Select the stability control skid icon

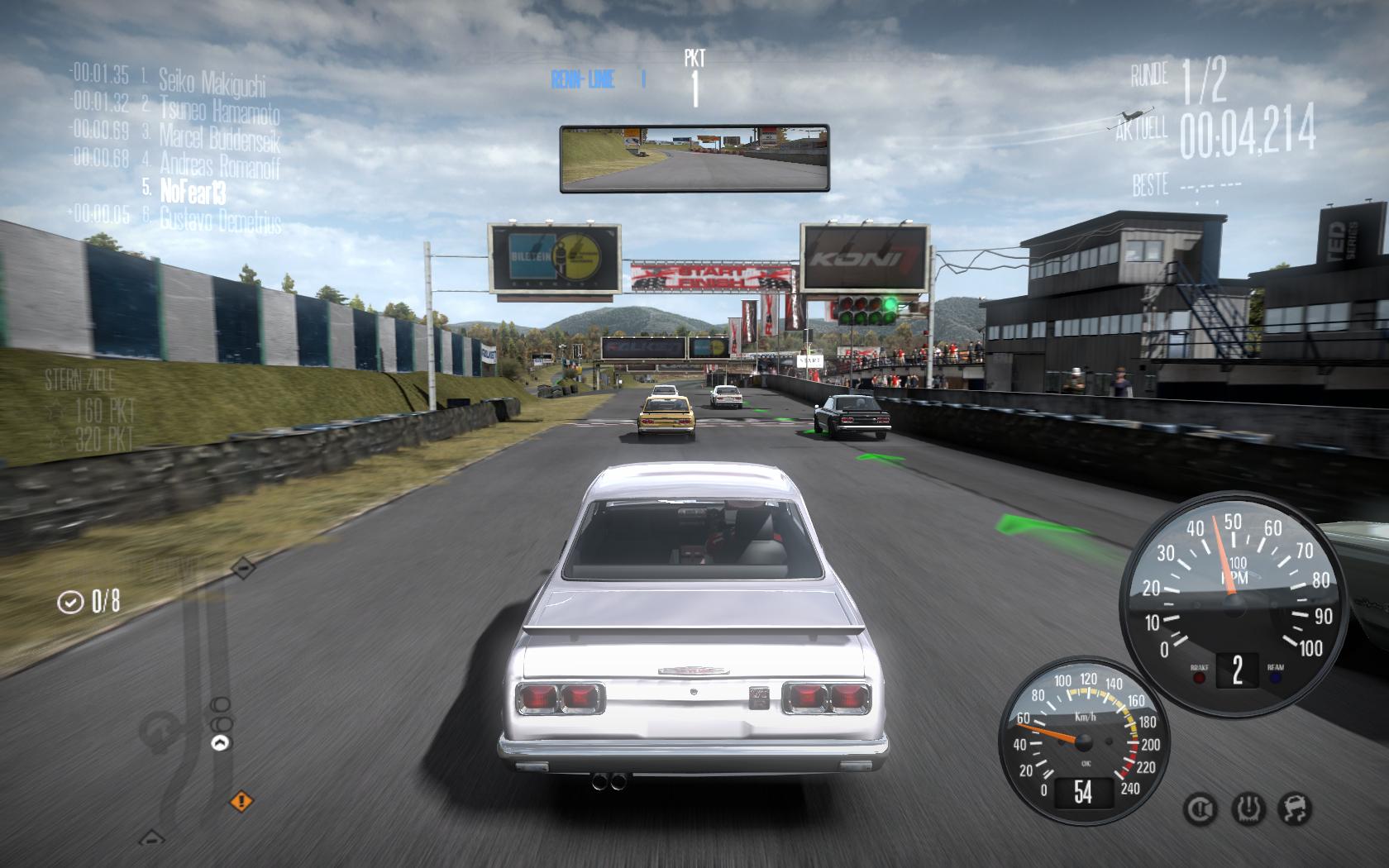(1295, 808)
